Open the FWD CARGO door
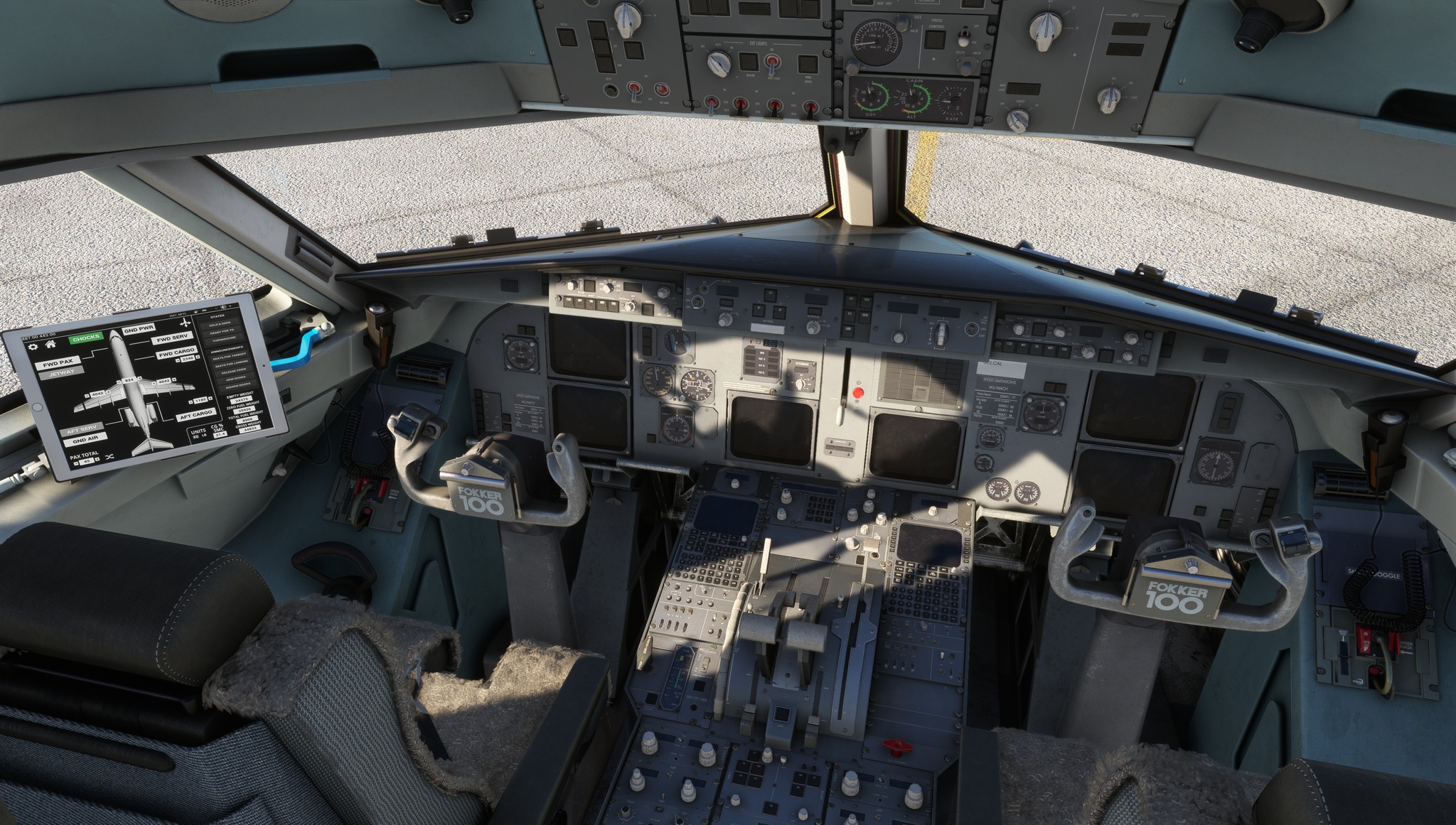Viewport: 1456px width, 825px height. (176, 352)
